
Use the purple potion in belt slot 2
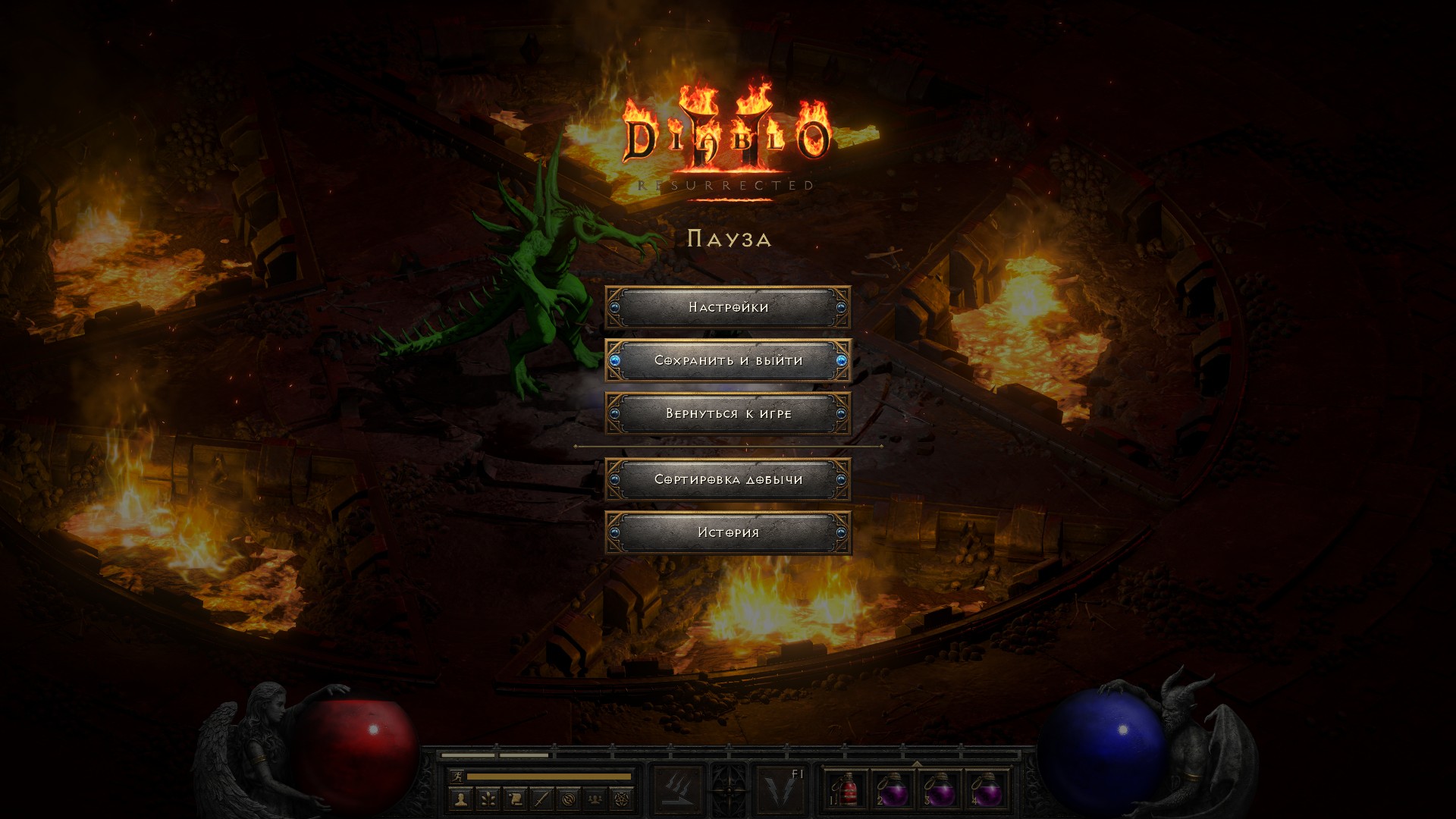(x=893, y=790)
